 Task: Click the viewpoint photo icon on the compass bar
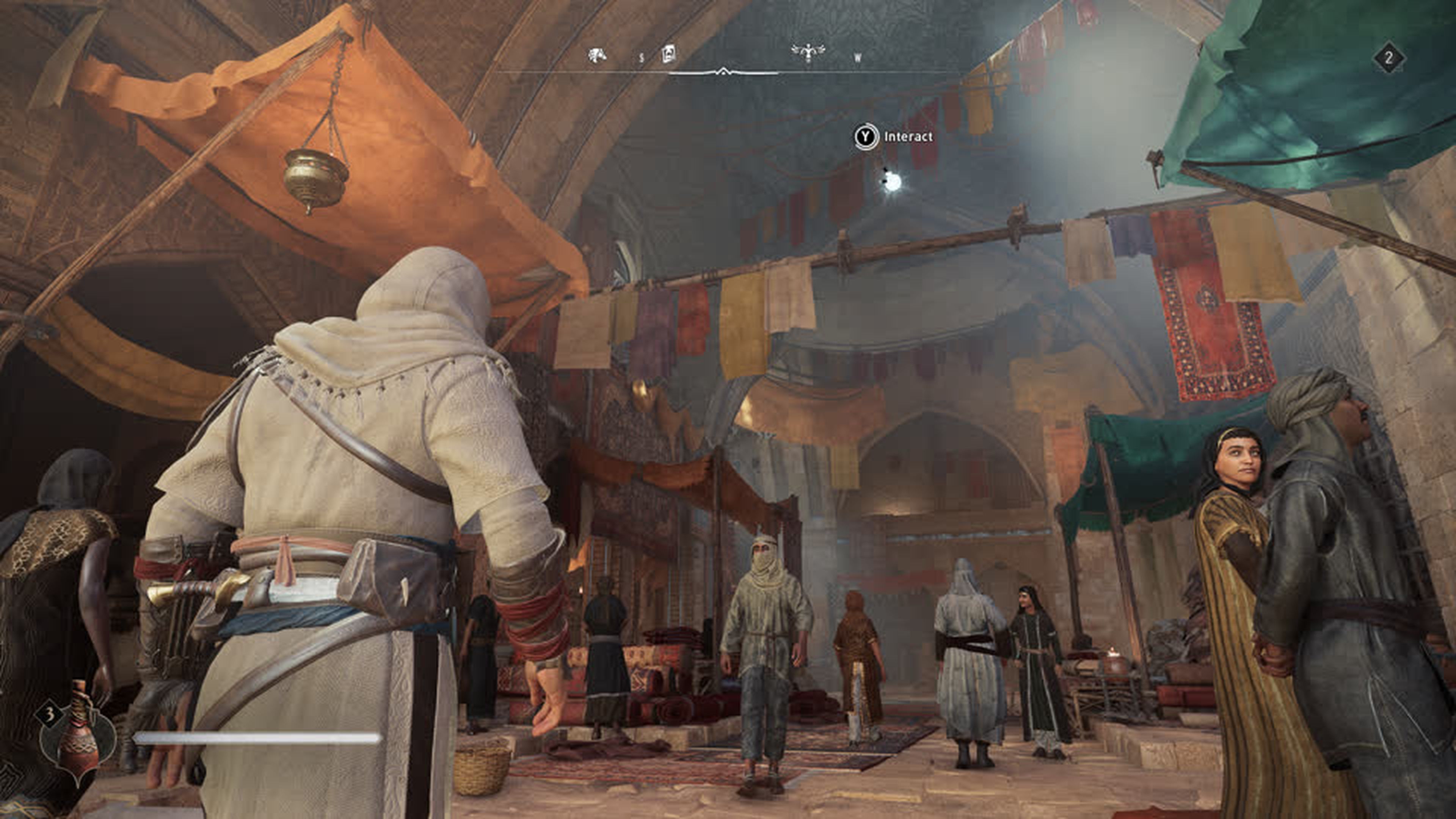(x=669, y=54)
